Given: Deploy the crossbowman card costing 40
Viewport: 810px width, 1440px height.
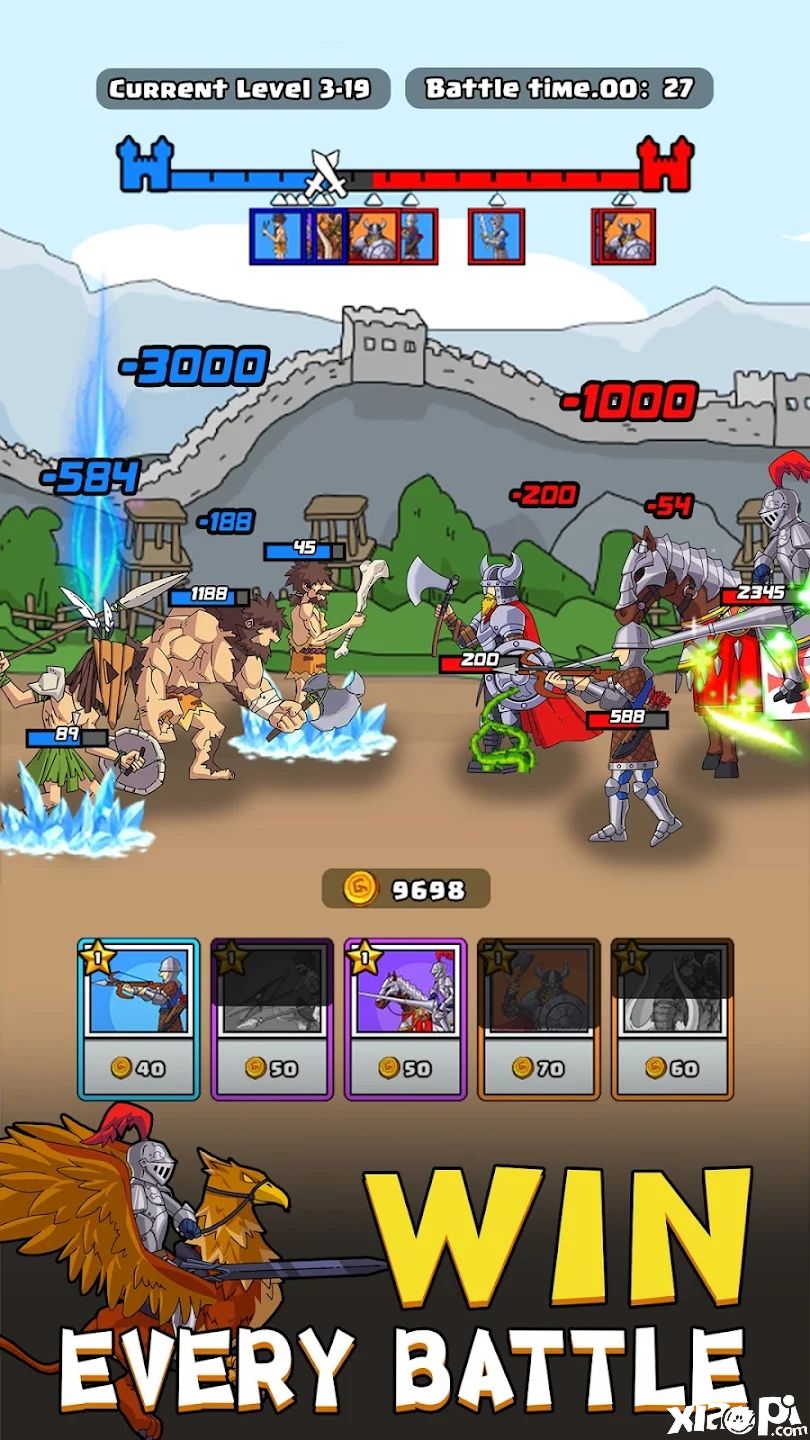Looking at the screenshot, I should tap(138, 1018).
